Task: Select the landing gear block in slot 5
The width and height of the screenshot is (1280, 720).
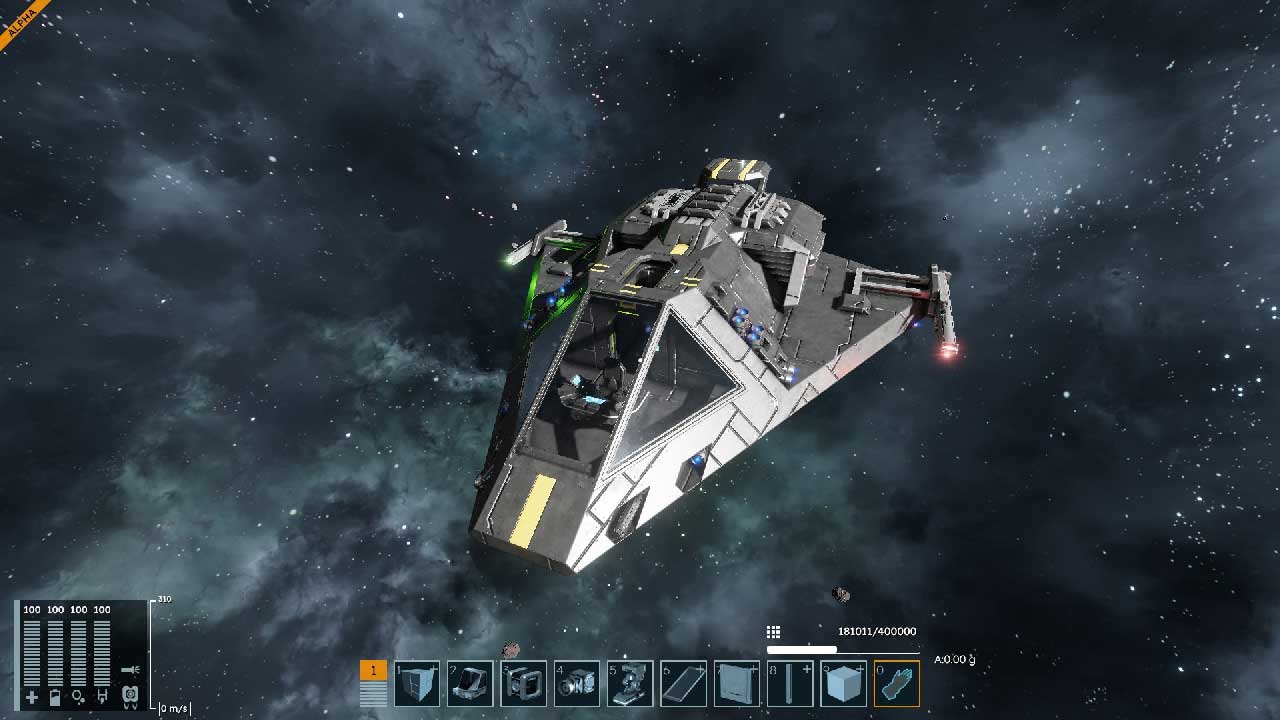Action: (x=630, y=684)
